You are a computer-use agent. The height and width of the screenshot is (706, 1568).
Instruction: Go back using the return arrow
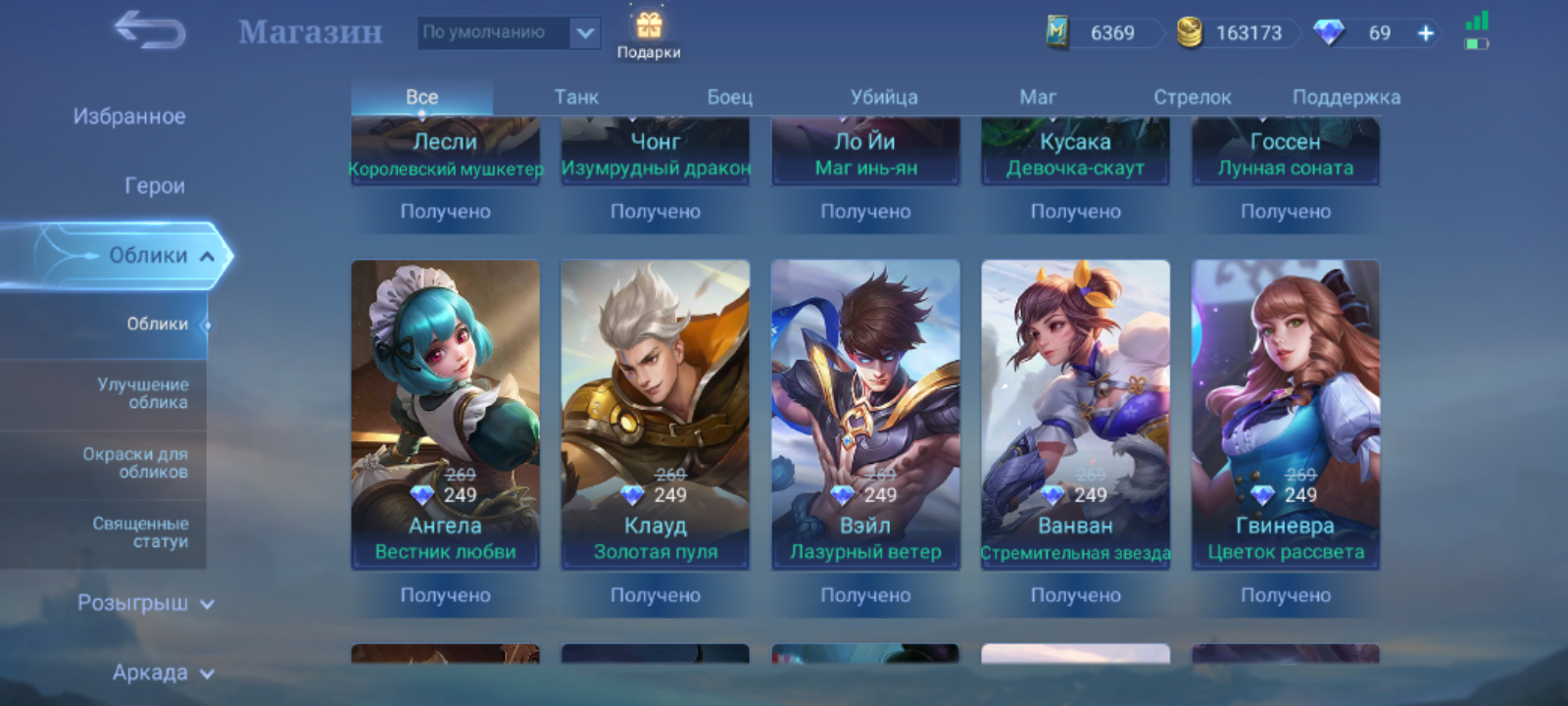[x=150, y=31]
